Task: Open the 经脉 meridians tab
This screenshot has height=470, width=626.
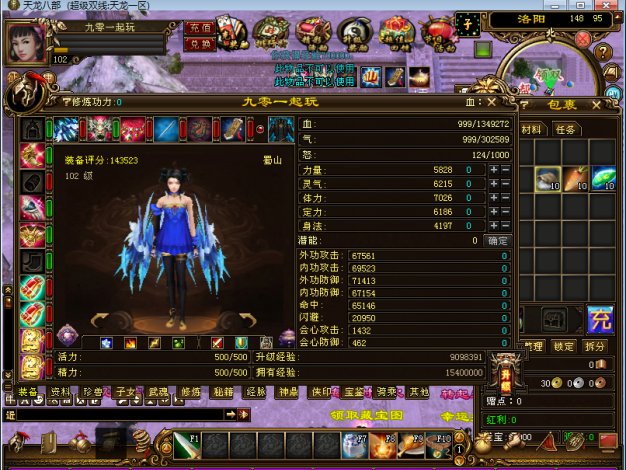Action: pyautogui.click(x=256, y=392)
